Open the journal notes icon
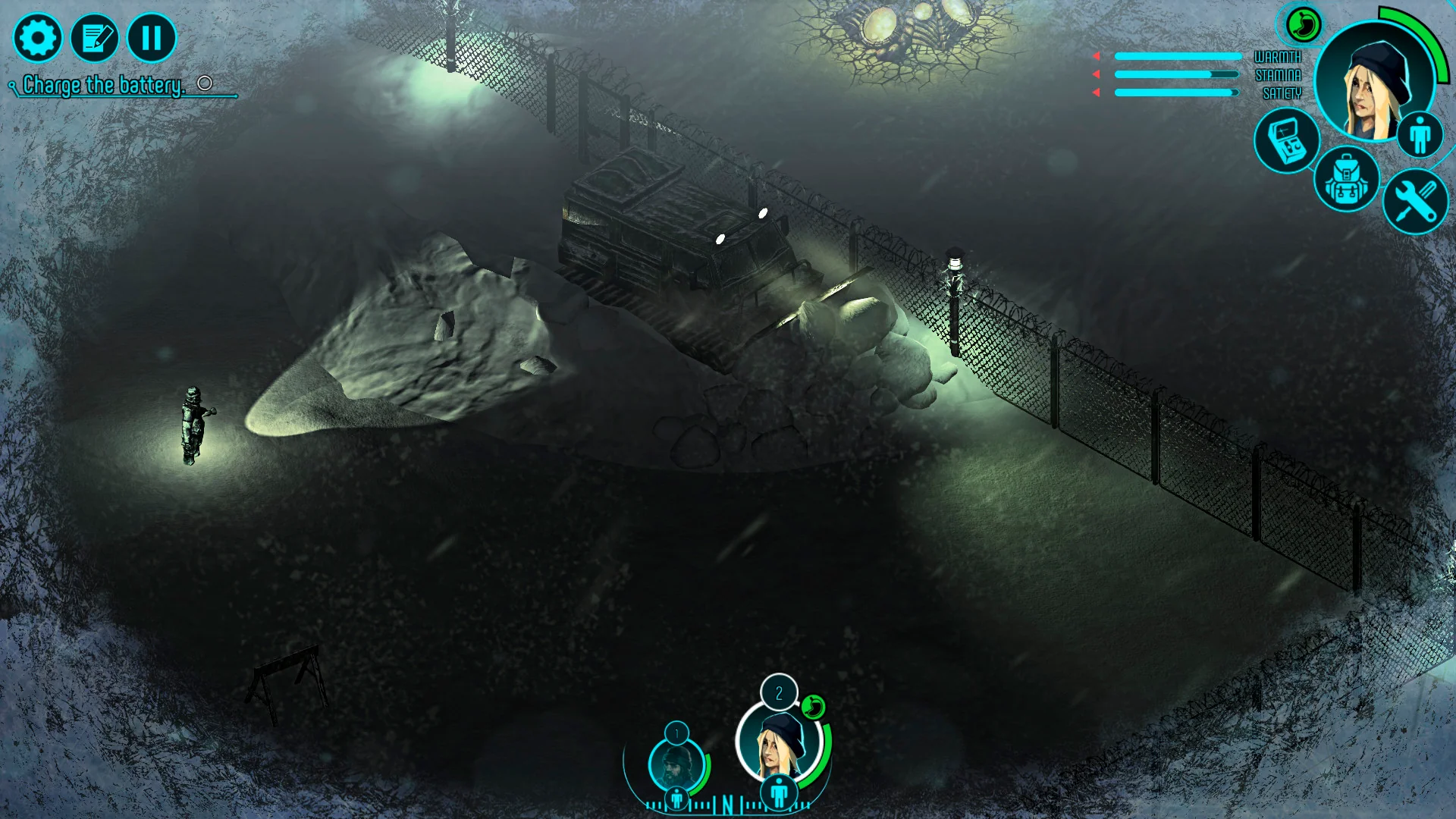The width and height of the screenshot is (1456, 819). [x=96, y=36]
